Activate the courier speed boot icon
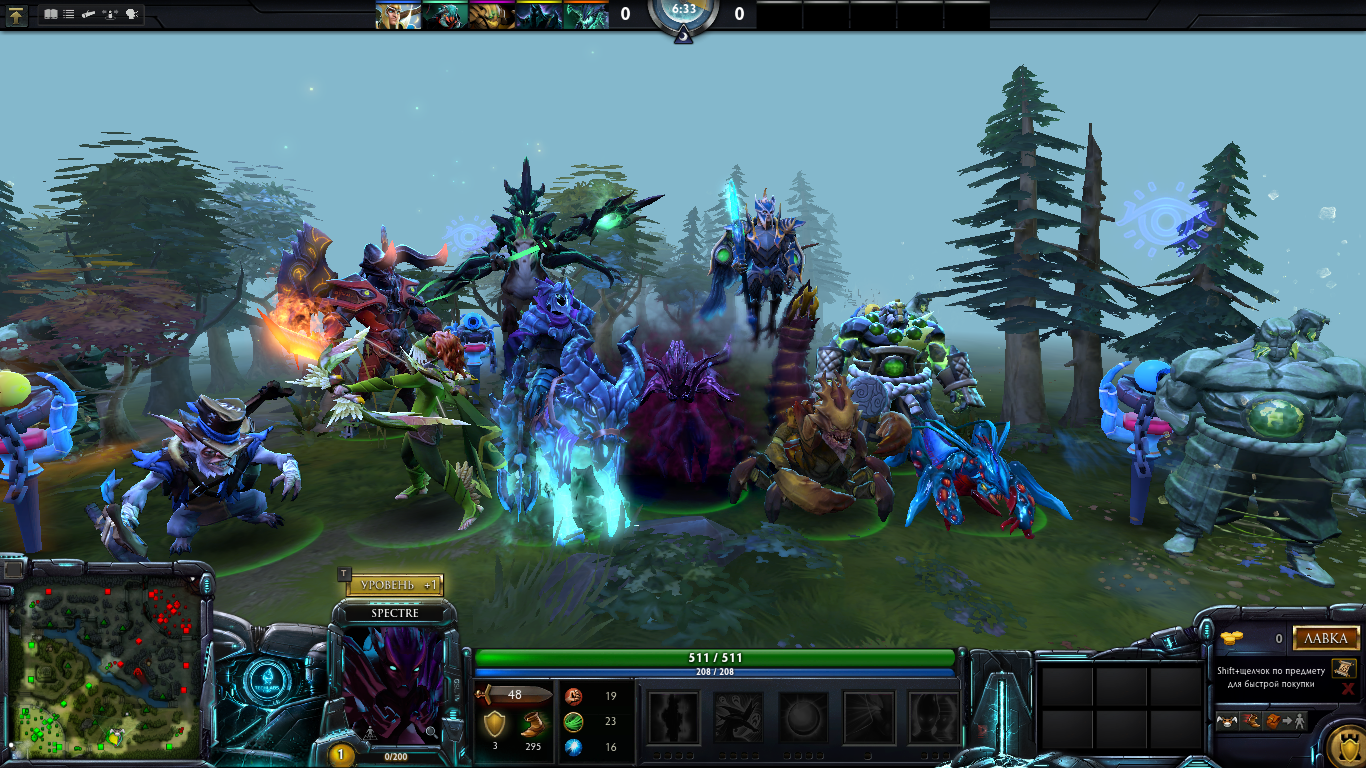The height and width of the screenshot is (768, 1366). pyautogui.click(x=1252, y=720)
